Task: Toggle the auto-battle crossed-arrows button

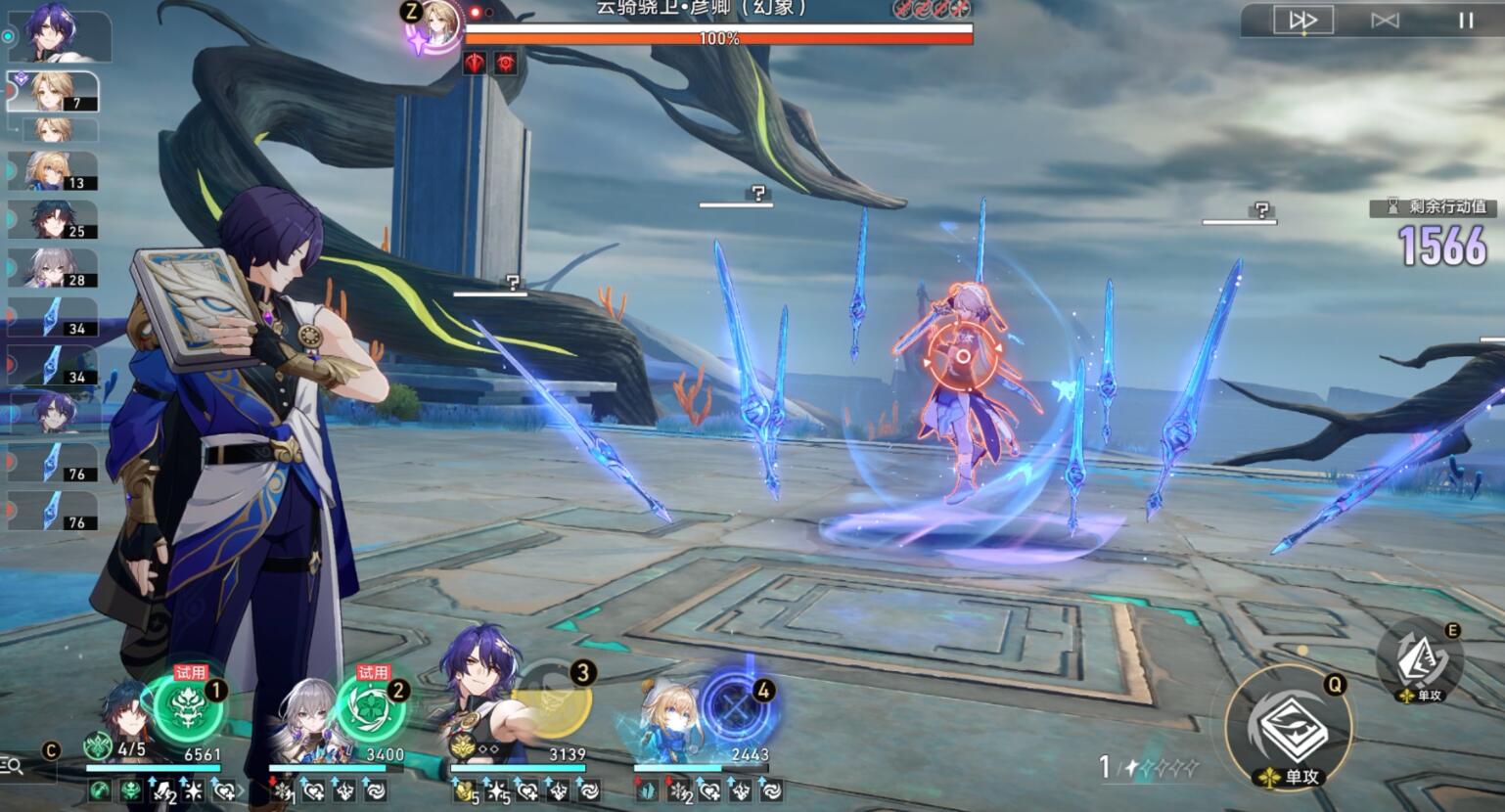Action: tap(1385, 21)
